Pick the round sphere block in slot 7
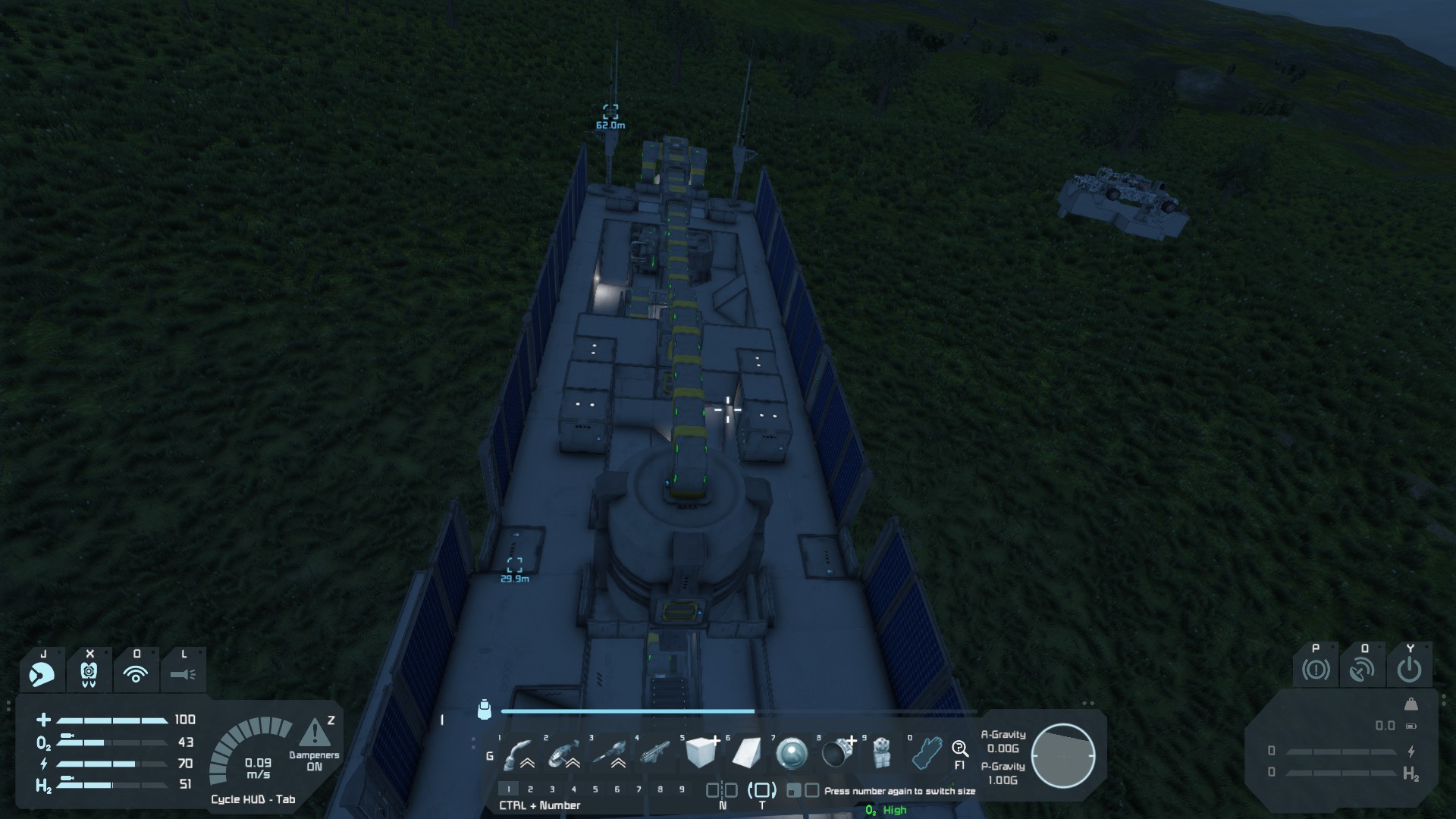 (x=792, y=753)
